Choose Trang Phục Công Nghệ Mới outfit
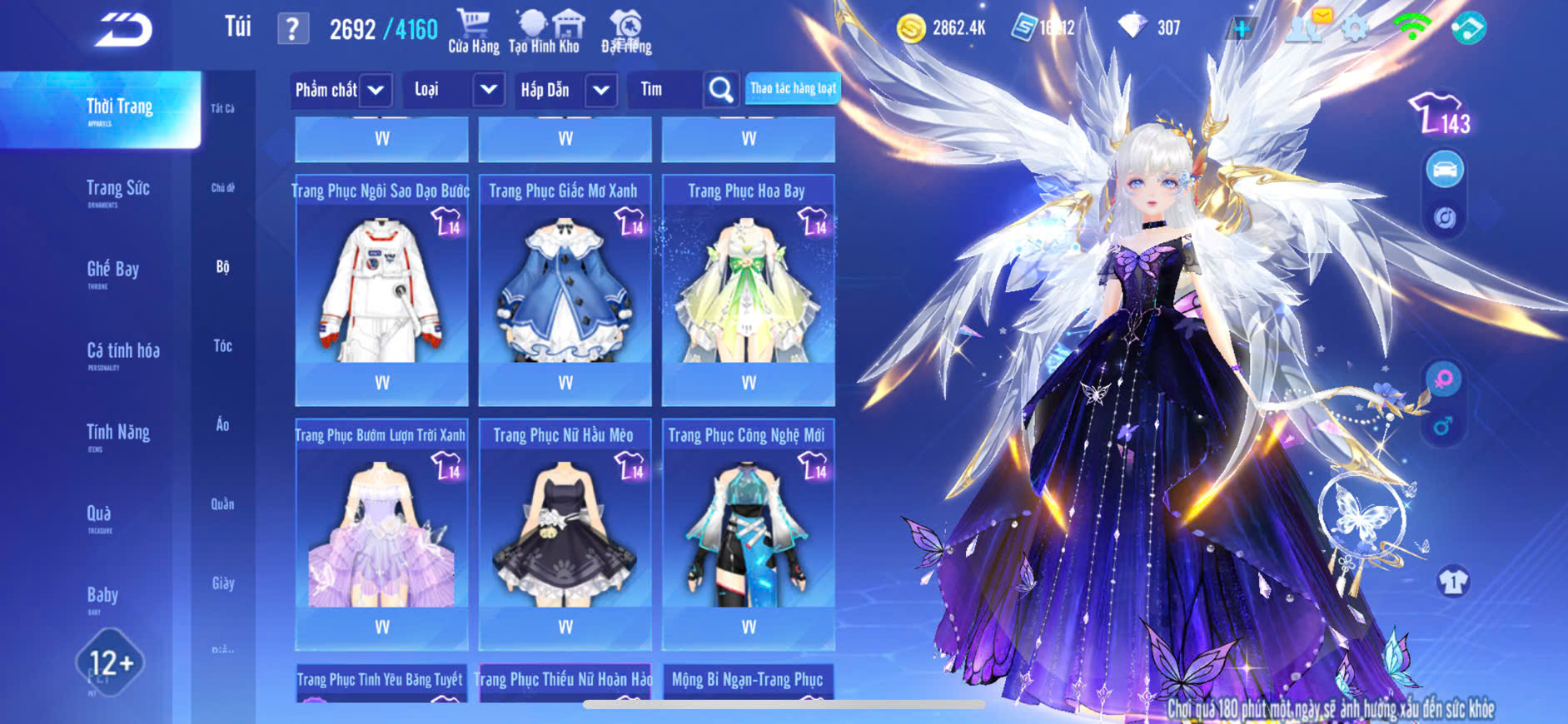Viewport: 1568px width, 724px height. click(x=748, y=533)
